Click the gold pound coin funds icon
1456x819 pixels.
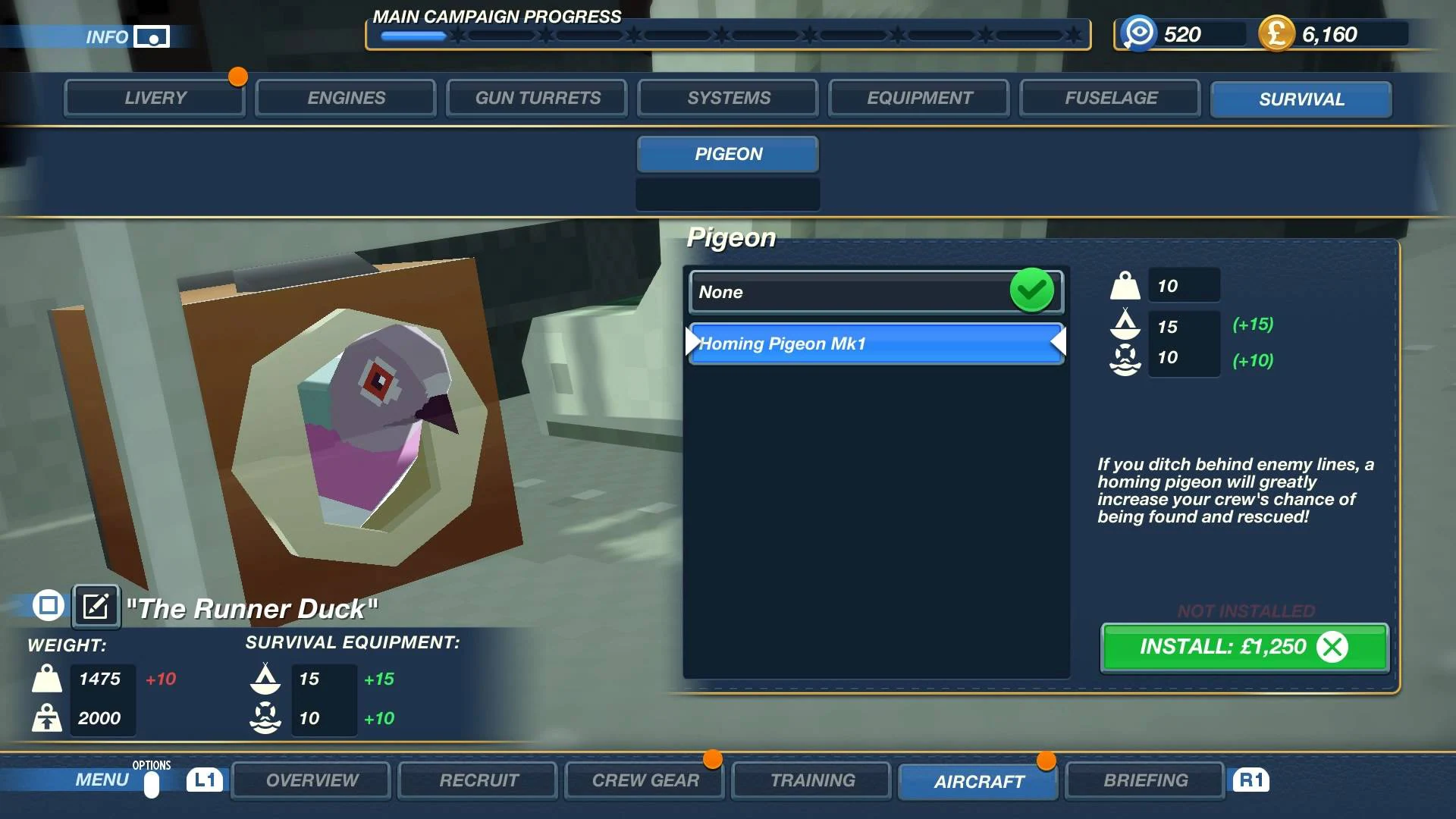[x=1279, y=33]
